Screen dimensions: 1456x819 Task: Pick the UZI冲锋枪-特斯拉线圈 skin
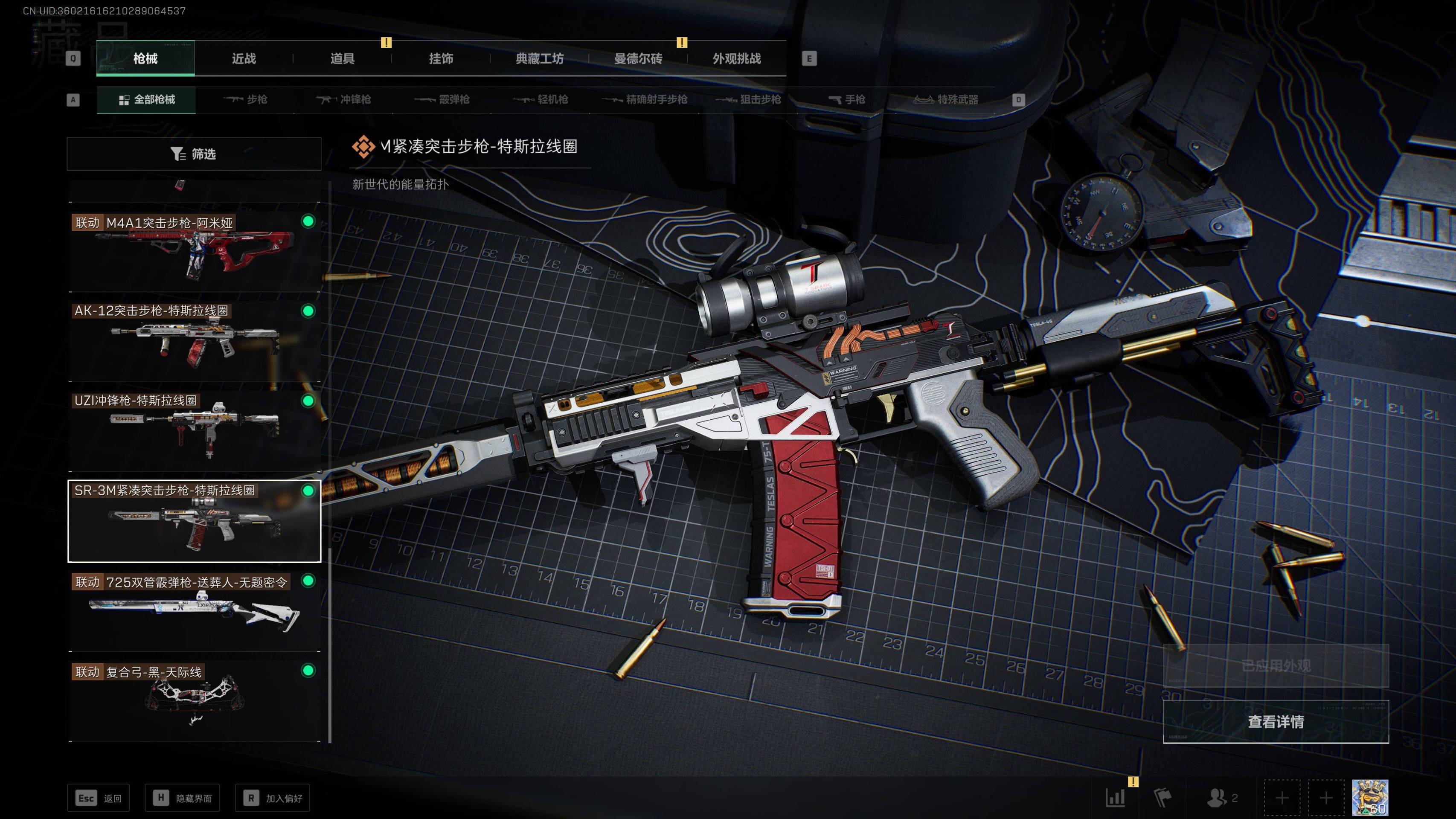click(x=194, y=431)
